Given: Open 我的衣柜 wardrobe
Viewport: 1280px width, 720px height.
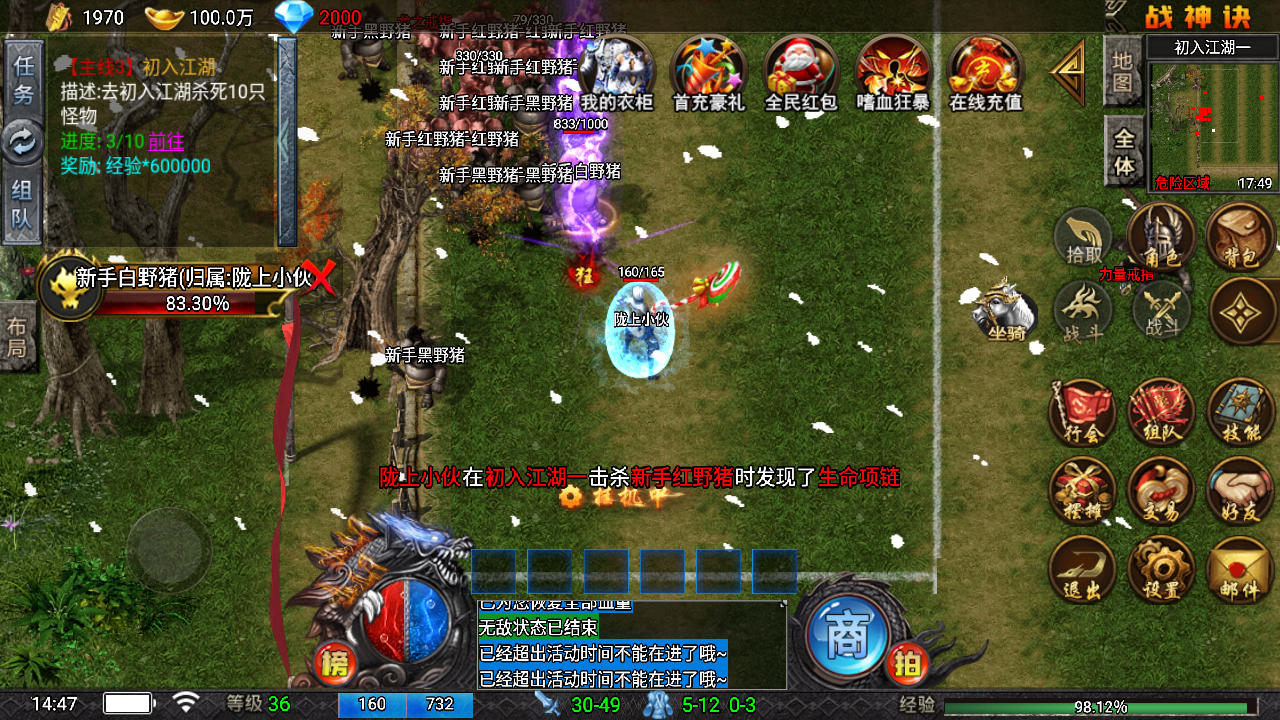Looking at the screenshot, I should pyautogui.click(x=617, y=72).
